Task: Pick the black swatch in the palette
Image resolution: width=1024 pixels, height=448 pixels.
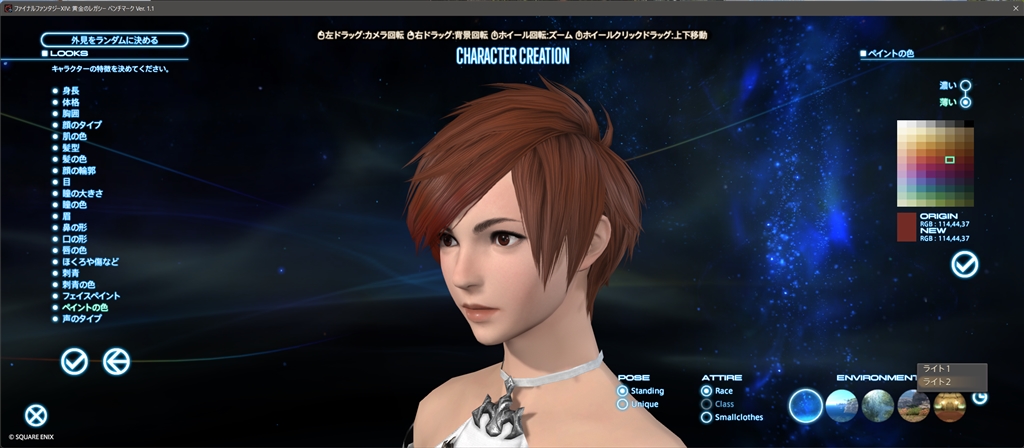Action: tap(968, 124)
